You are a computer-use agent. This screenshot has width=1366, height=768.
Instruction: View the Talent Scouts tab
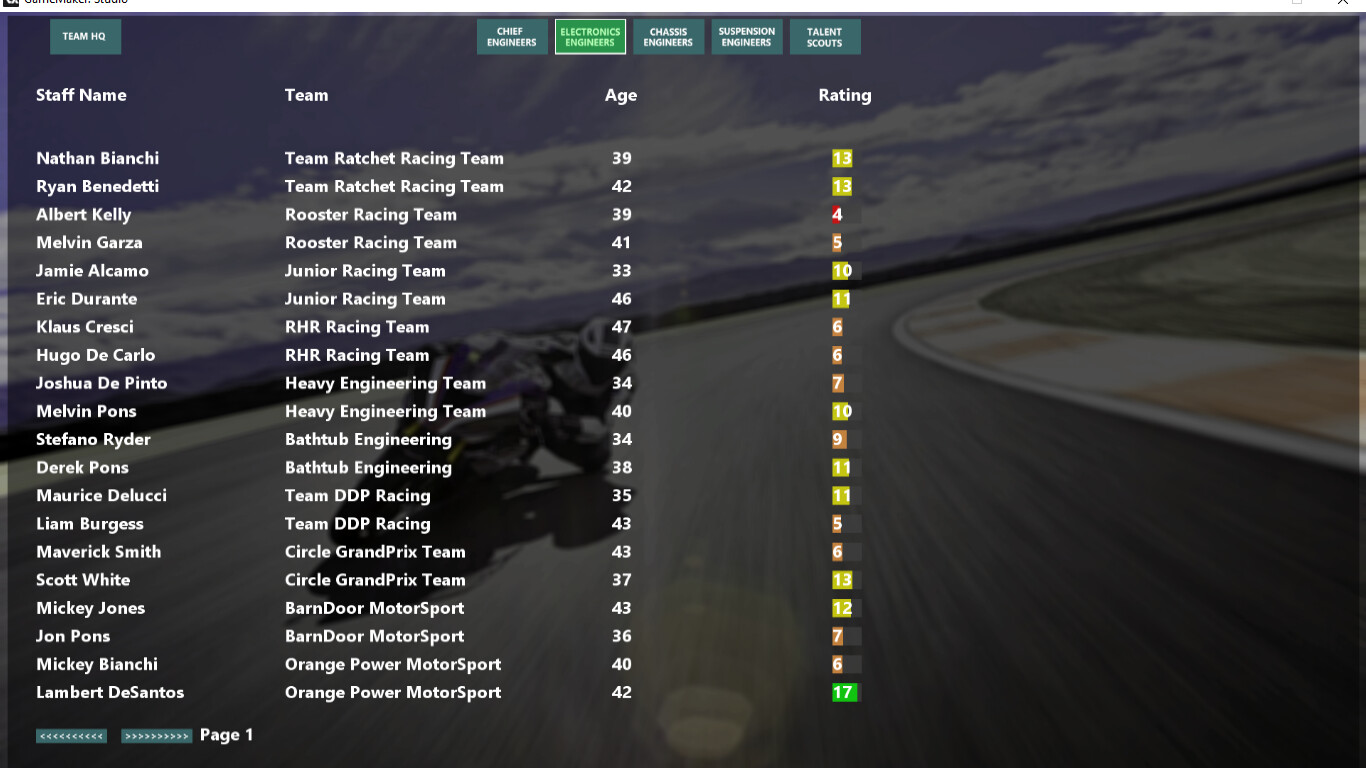(824, 36)
